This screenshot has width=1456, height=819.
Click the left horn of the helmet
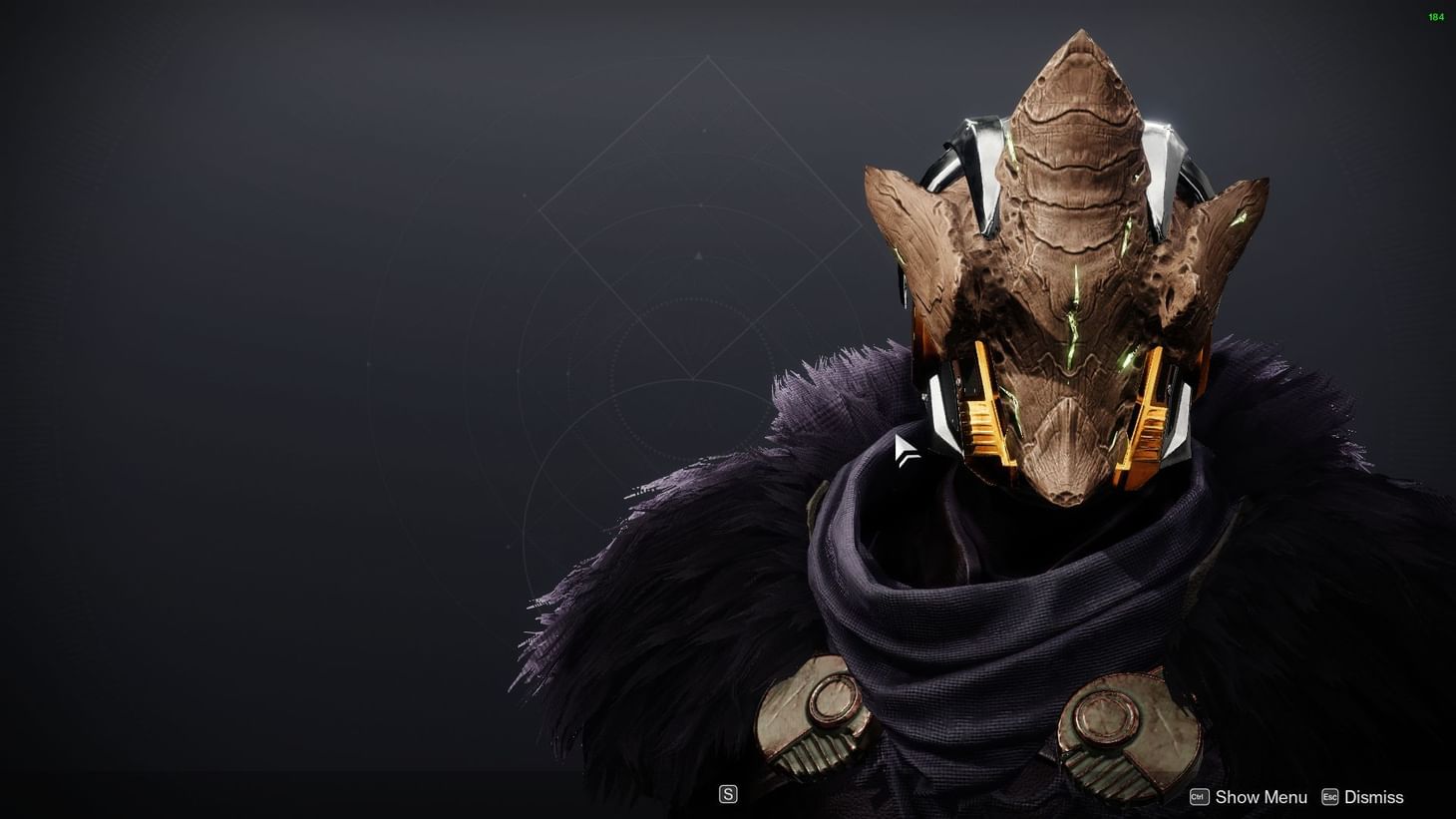(912, 229)
